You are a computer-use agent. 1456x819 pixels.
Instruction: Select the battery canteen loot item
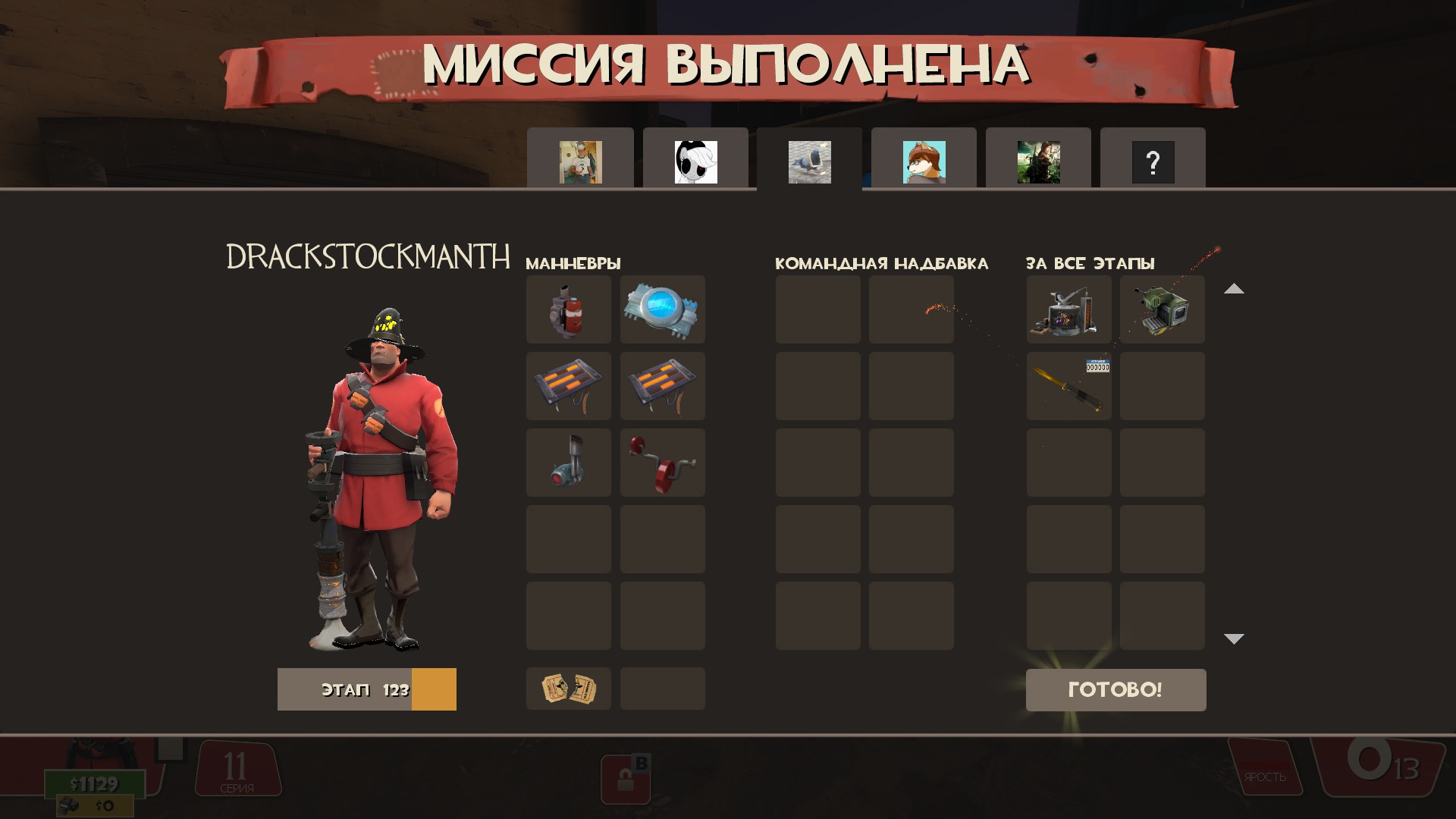(x=568, y=309)
